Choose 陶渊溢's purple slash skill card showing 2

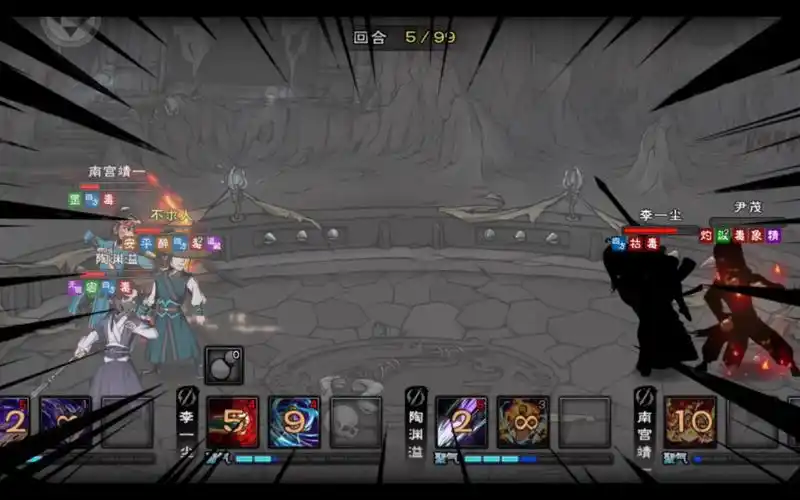461,422
